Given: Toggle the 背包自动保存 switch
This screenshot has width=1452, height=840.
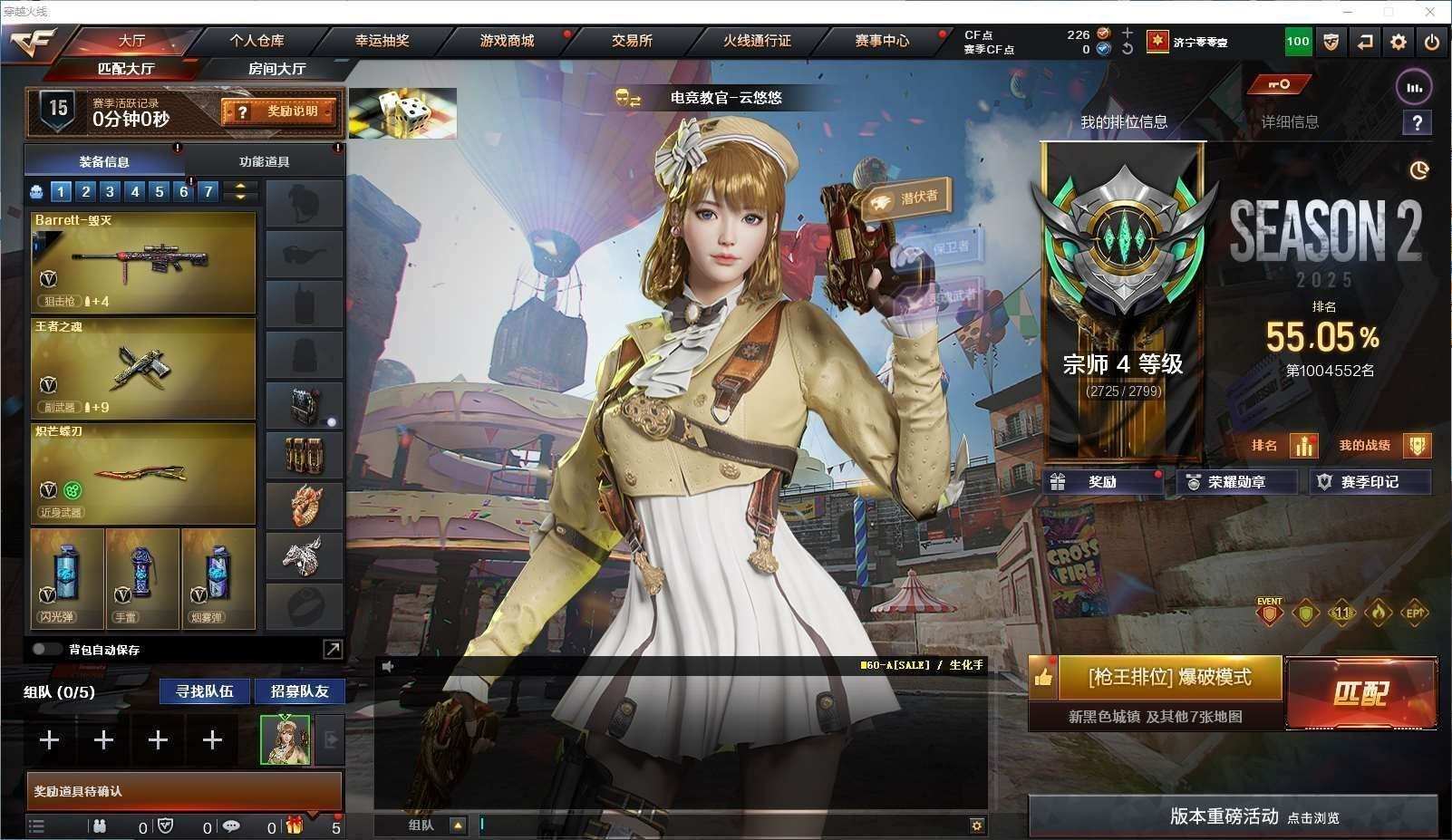Looking at the screenshot, I should [44, 650].
